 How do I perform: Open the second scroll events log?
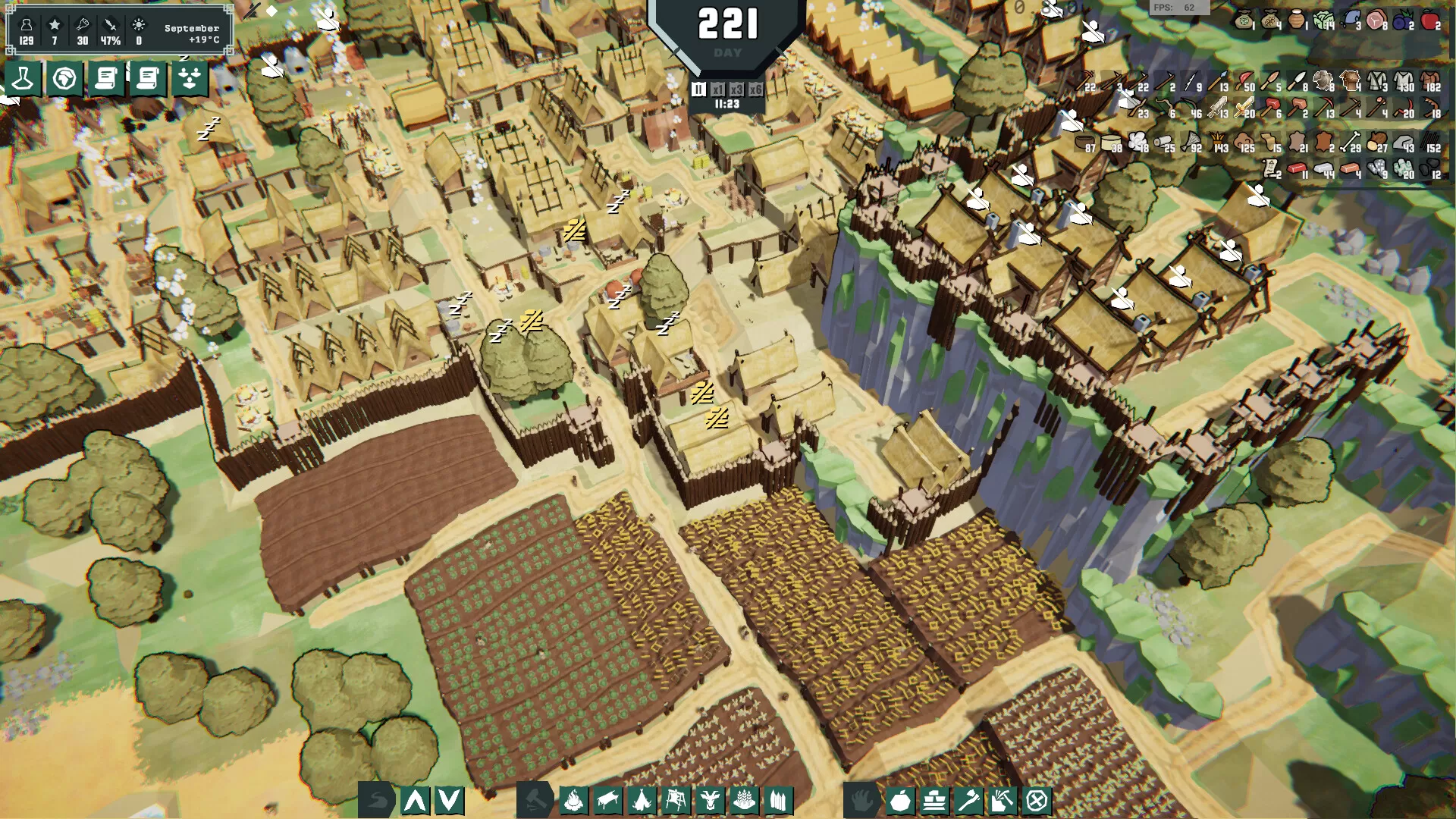[149, 78]
